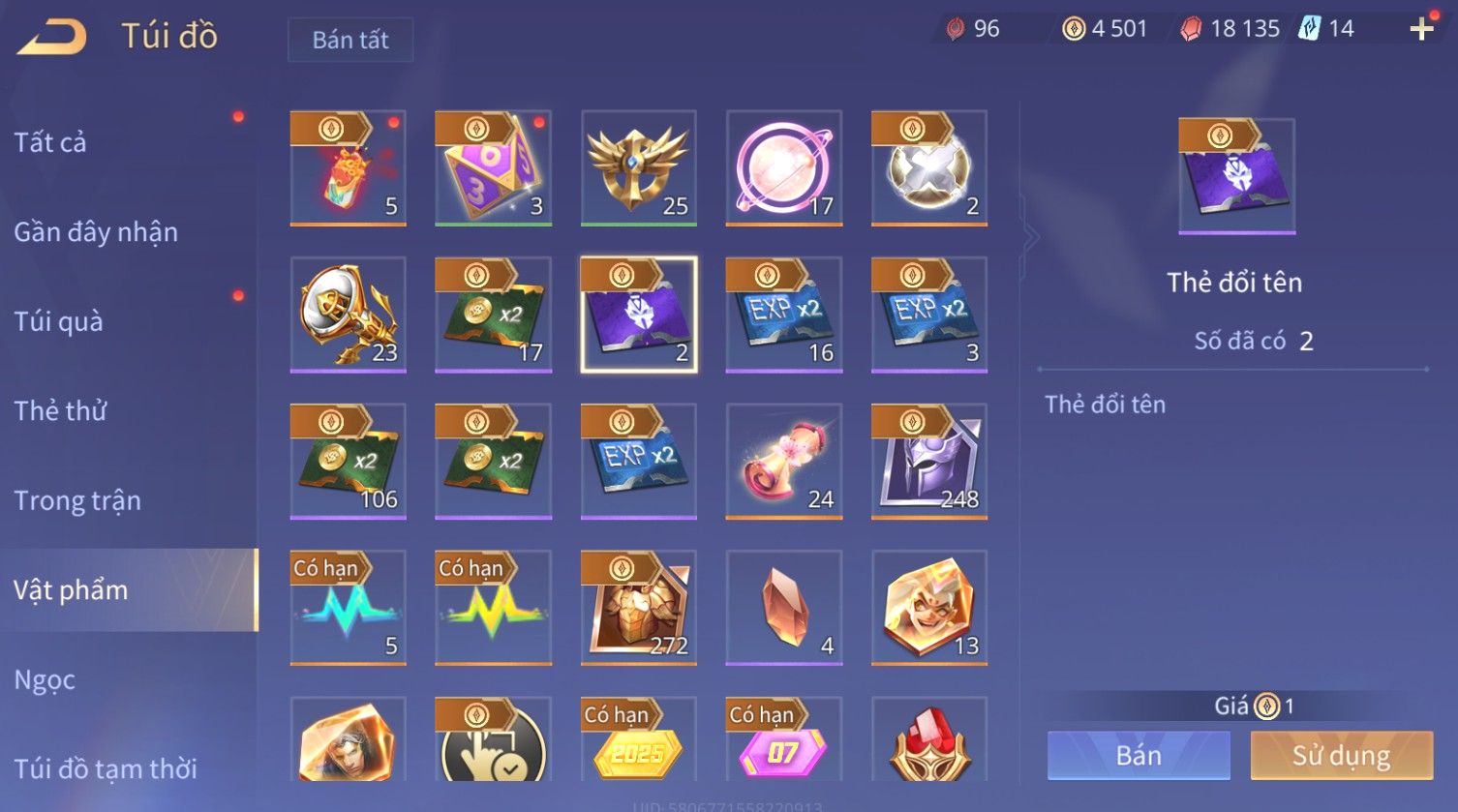
Task: Choose the Ngọc category
Action: [x=45, y=679]
